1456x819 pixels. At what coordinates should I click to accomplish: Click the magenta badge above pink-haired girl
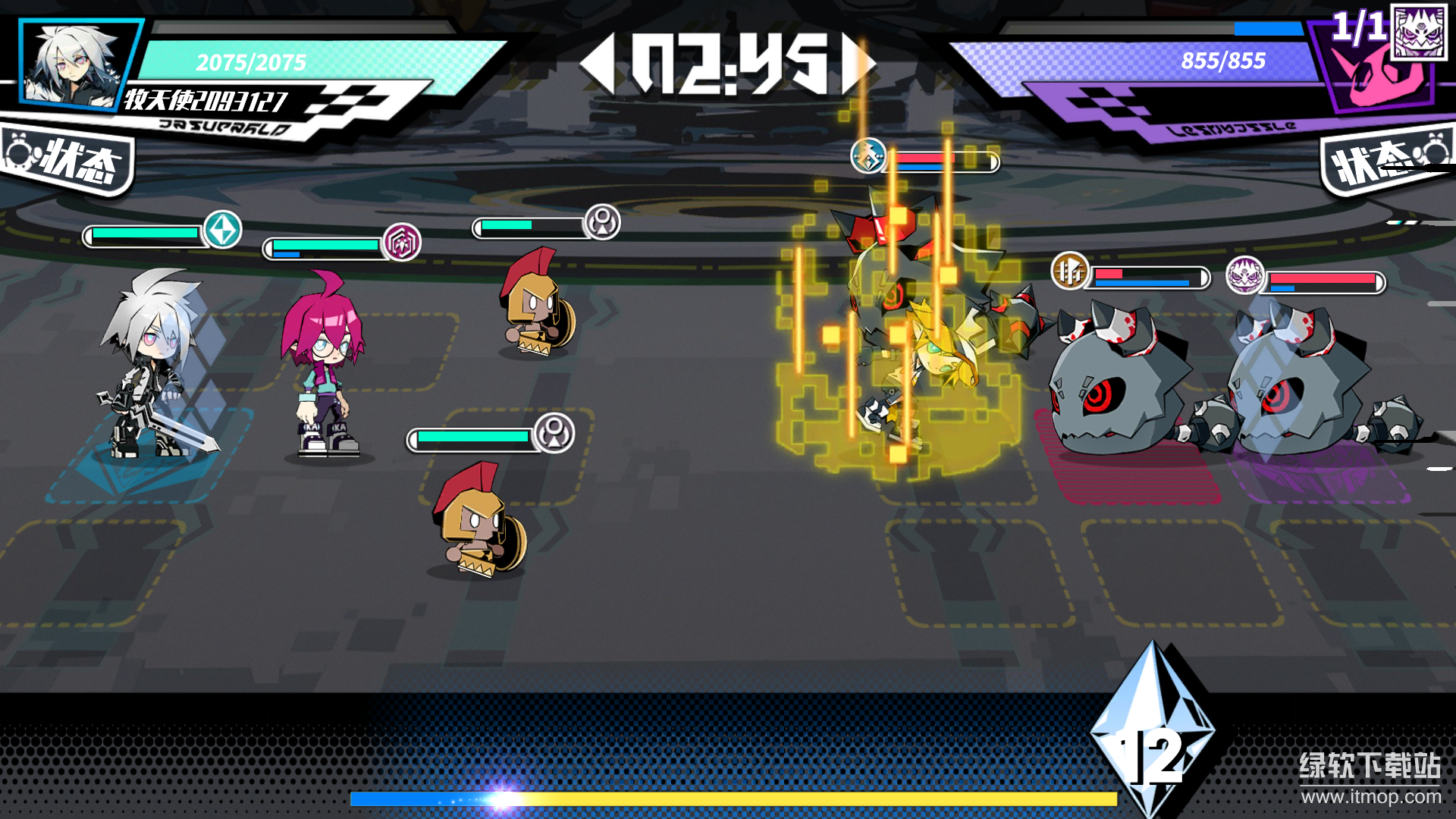point(401,243)
